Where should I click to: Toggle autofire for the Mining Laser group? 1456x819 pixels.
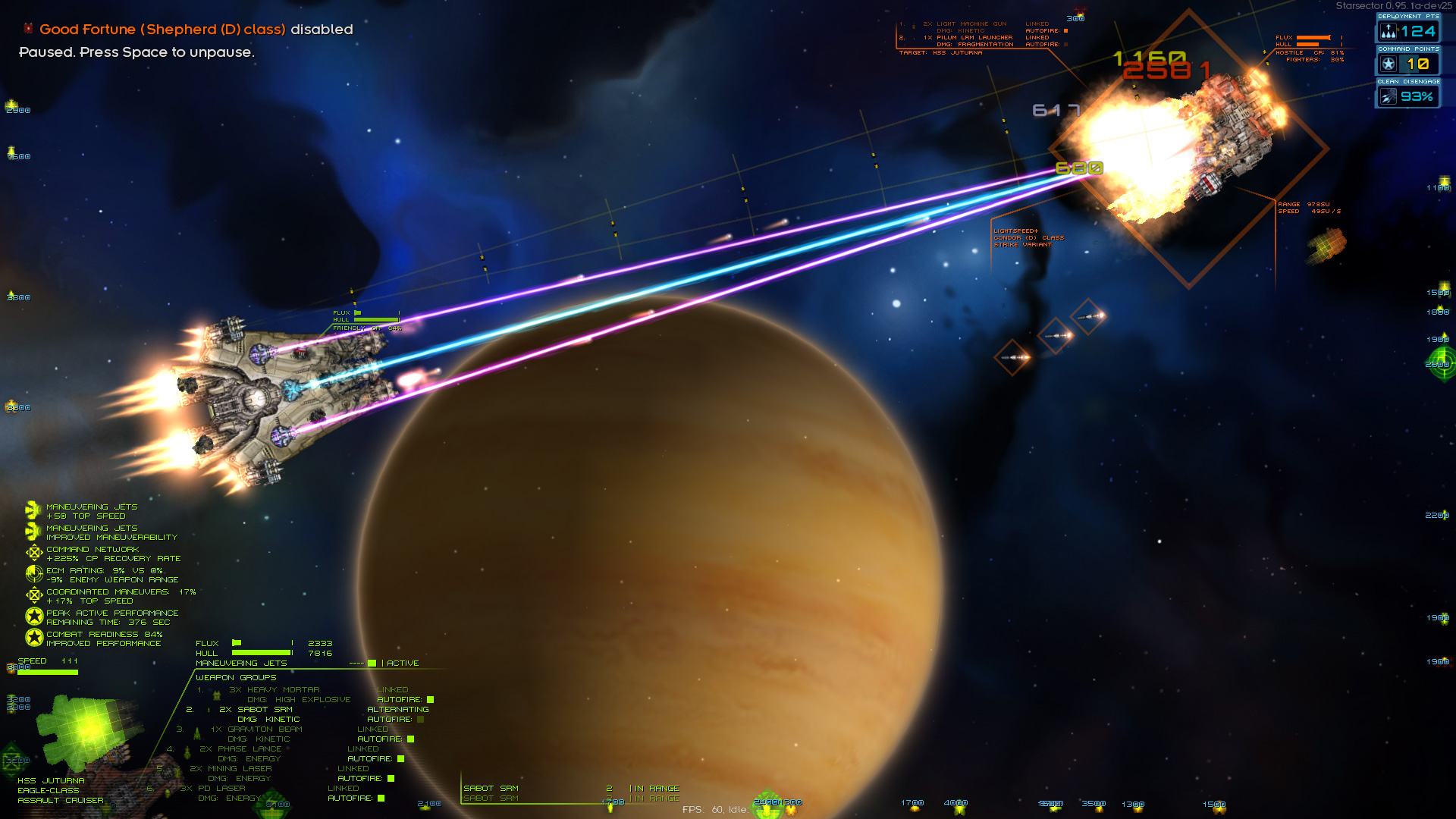pyautogui.click(x=391, y=779)
